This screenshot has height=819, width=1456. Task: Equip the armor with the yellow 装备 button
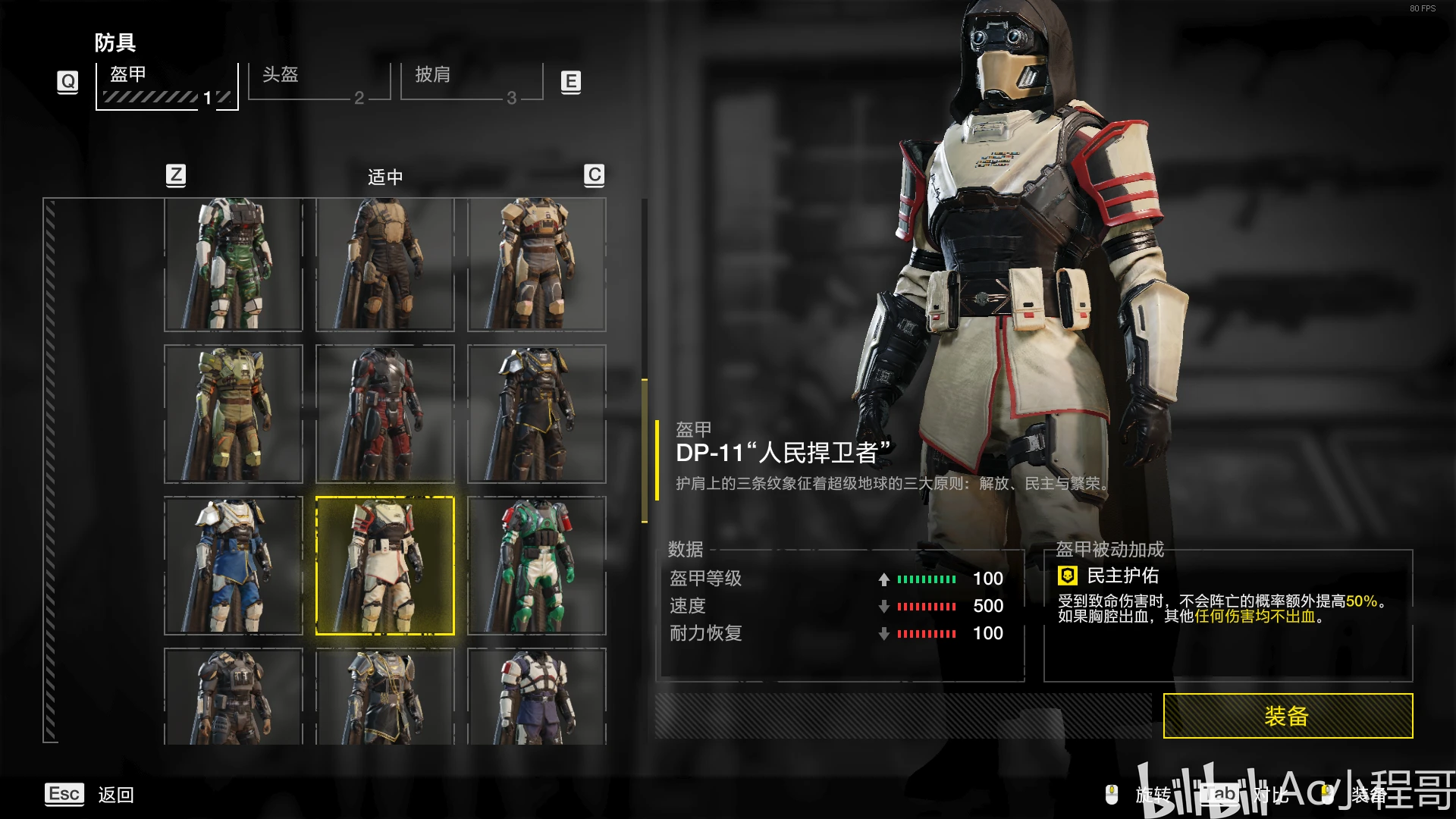(1288, 716)
